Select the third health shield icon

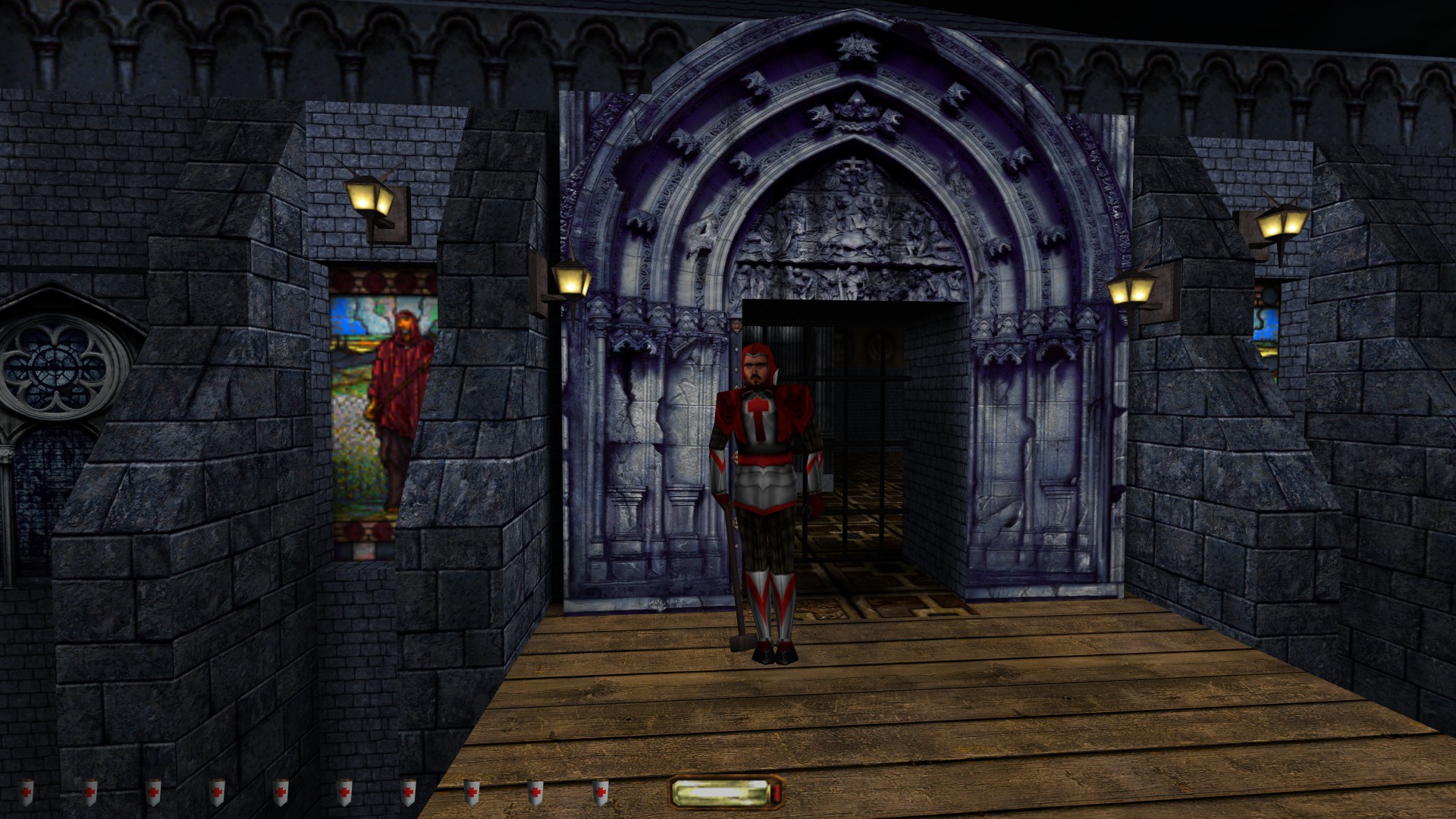[154, 792]
